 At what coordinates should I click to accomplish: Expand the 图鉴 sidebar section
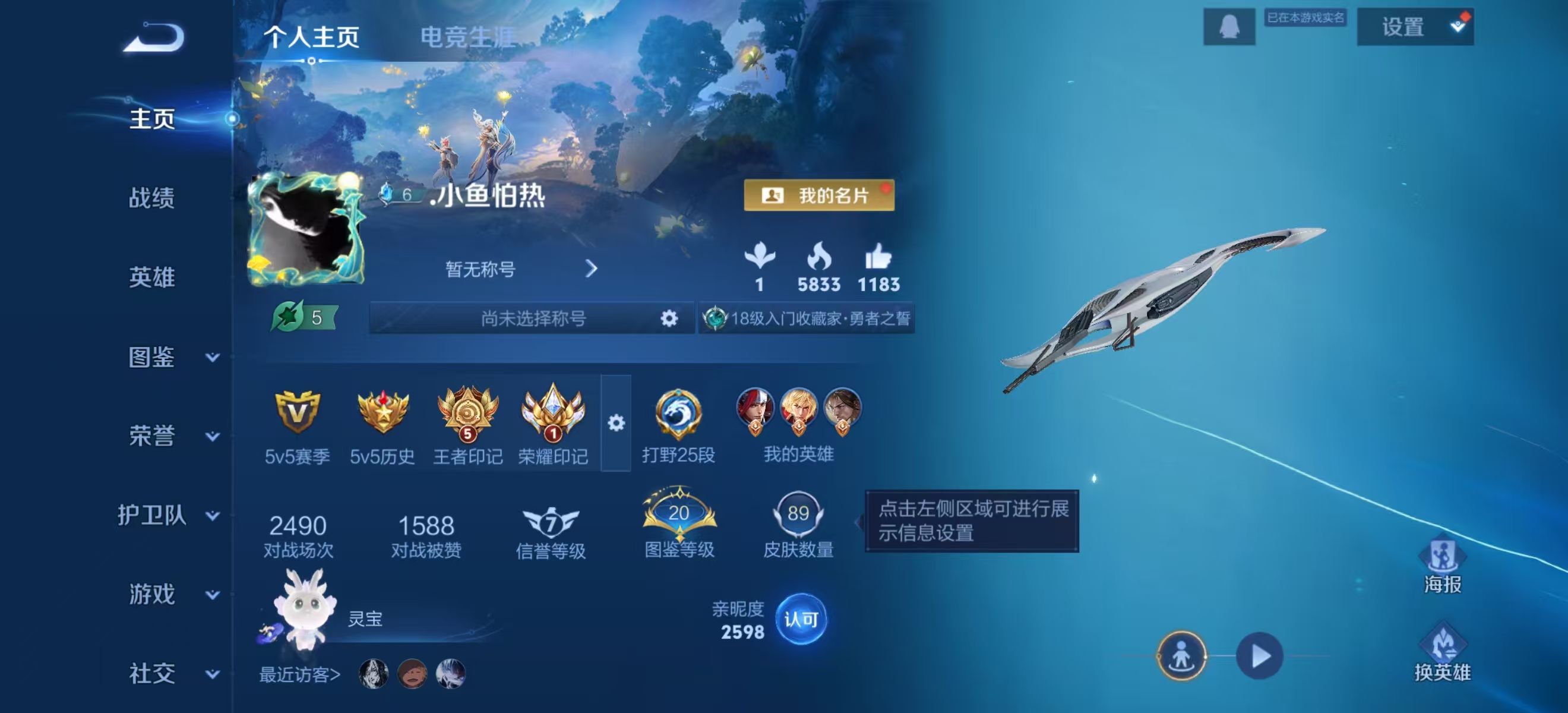(151, 359)
